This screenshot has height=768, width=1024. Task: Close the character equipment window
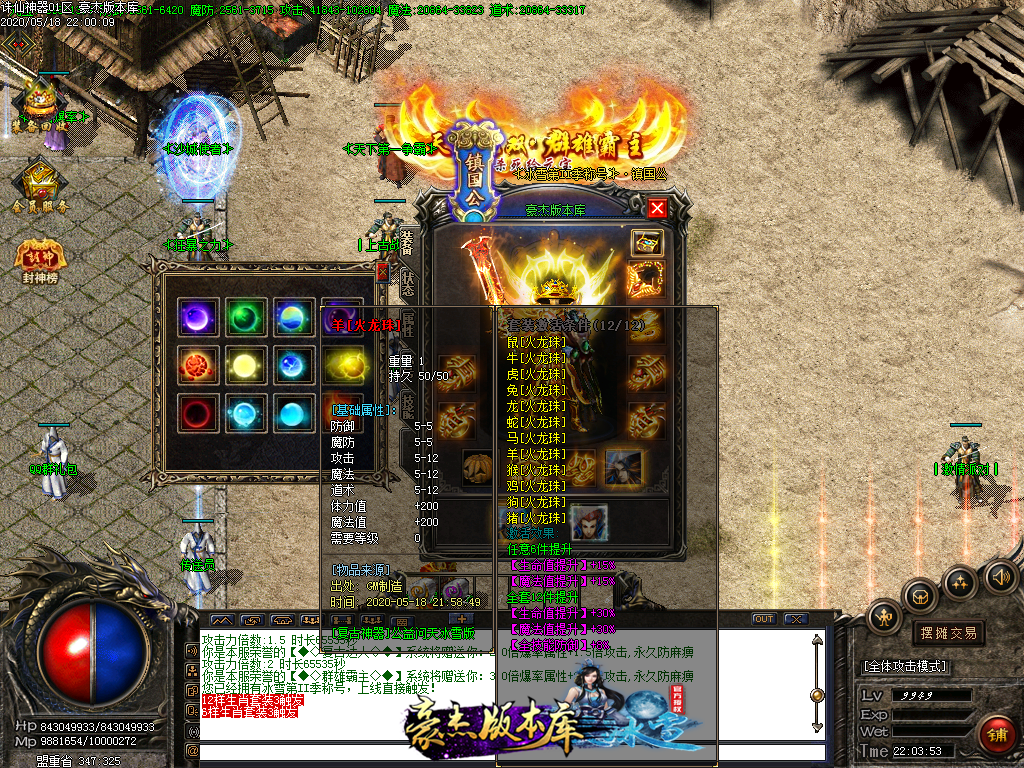point(657,208)
